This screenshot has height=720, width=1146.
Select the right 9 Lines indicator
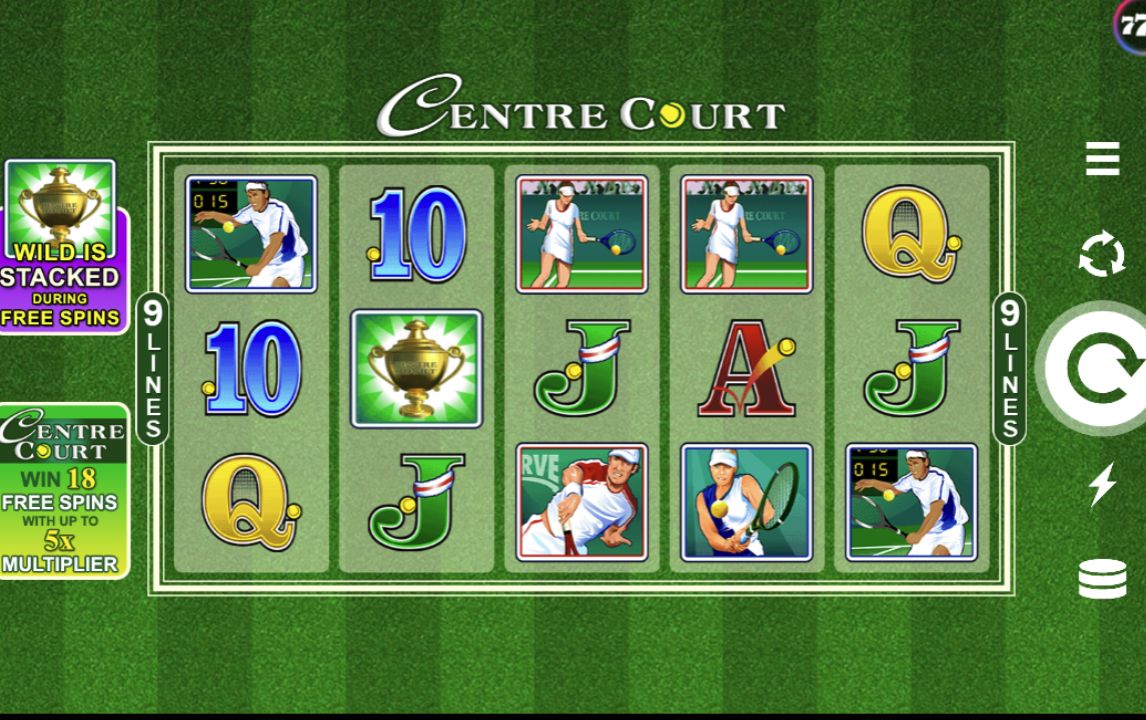(x=1009, y=369)
